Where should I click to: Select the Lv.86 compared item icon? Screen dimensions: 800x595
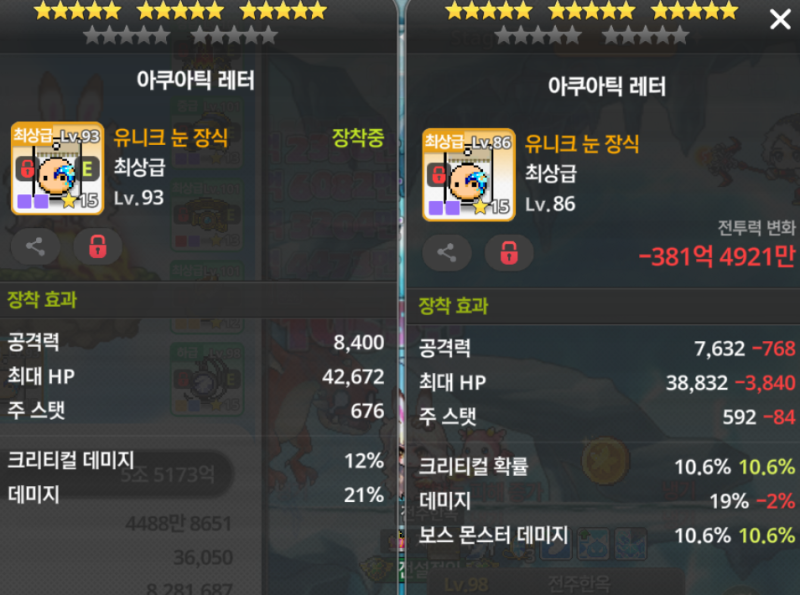click(x=468, y=175)
